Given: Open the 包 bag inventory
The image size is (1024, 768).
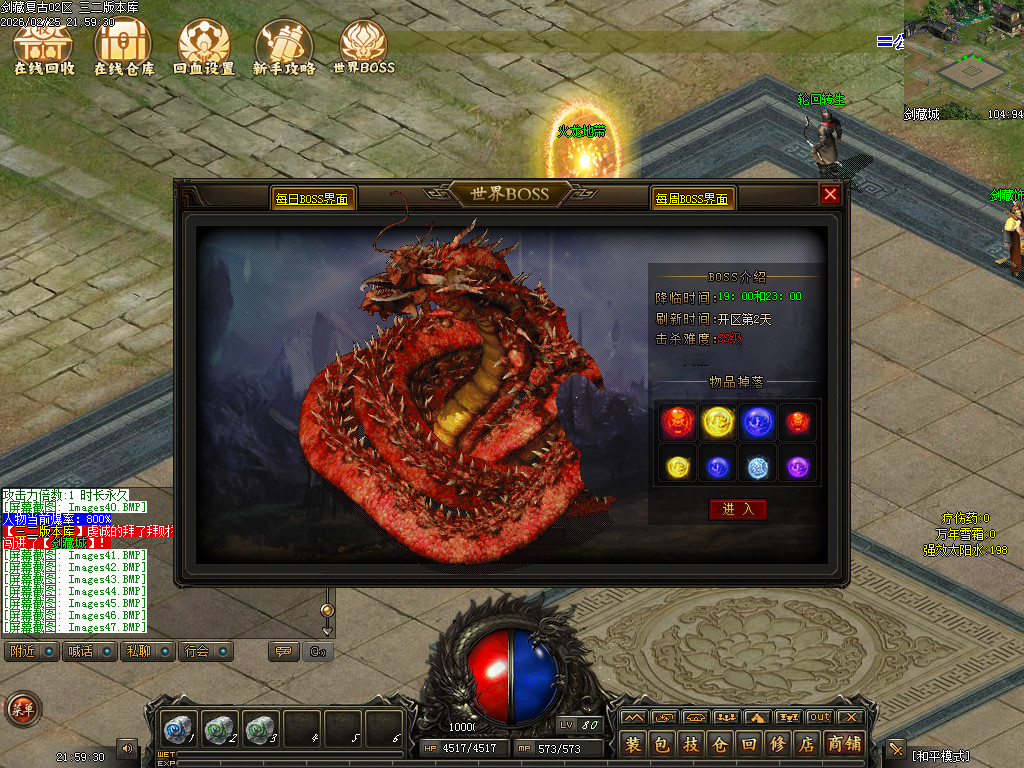Looking at the screenshot, I should click(662, 745).
